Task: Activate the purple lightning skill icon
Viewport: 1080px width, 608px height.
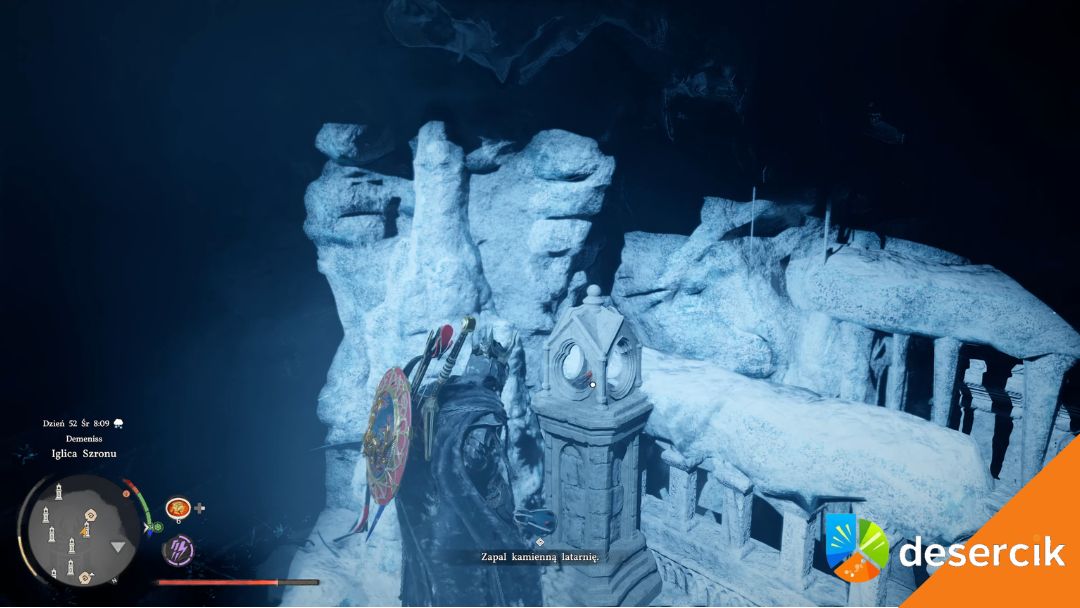Action: click(178, 548)
